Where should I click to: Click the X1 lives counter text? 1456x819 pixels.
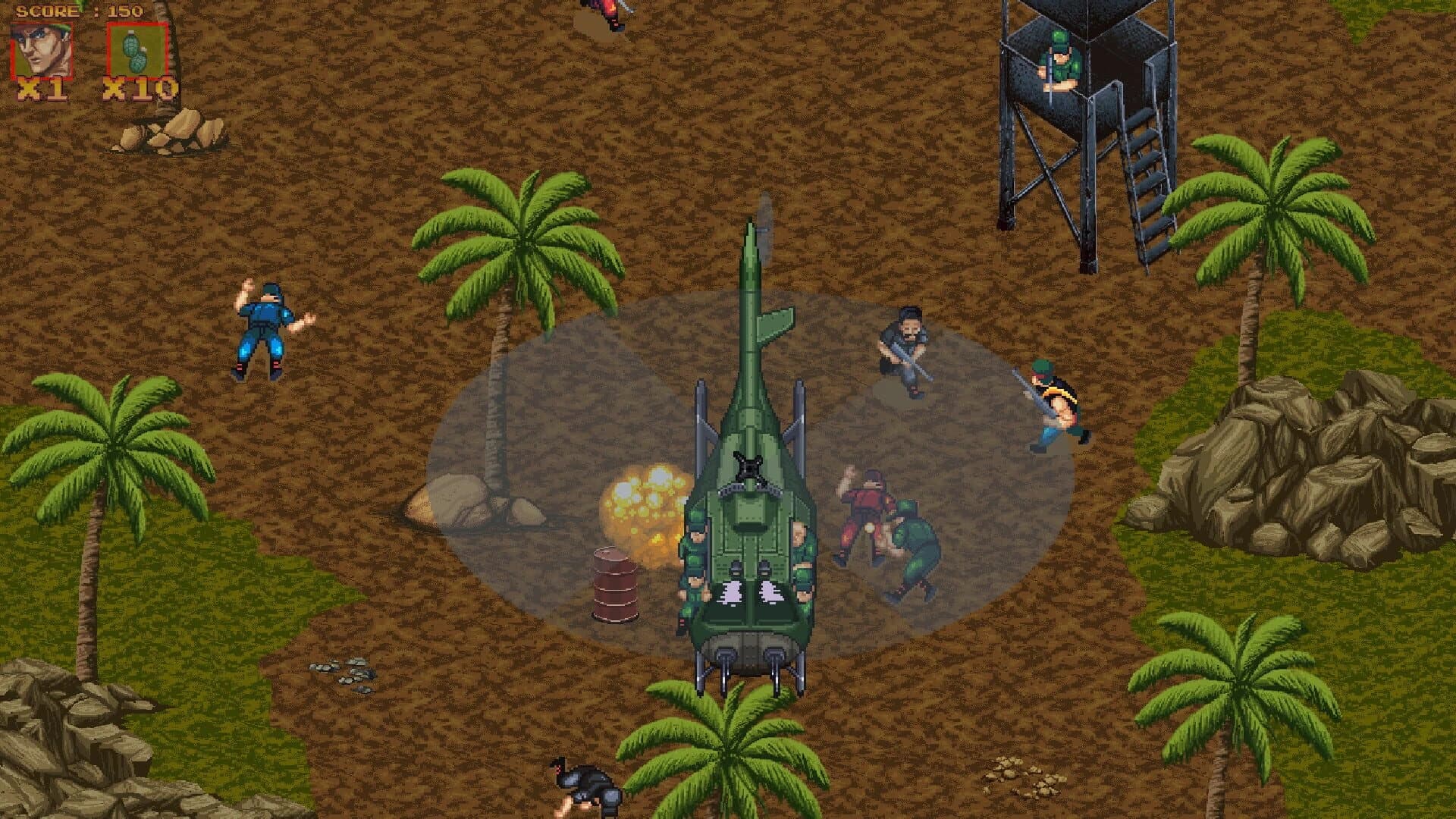(42, 89)
